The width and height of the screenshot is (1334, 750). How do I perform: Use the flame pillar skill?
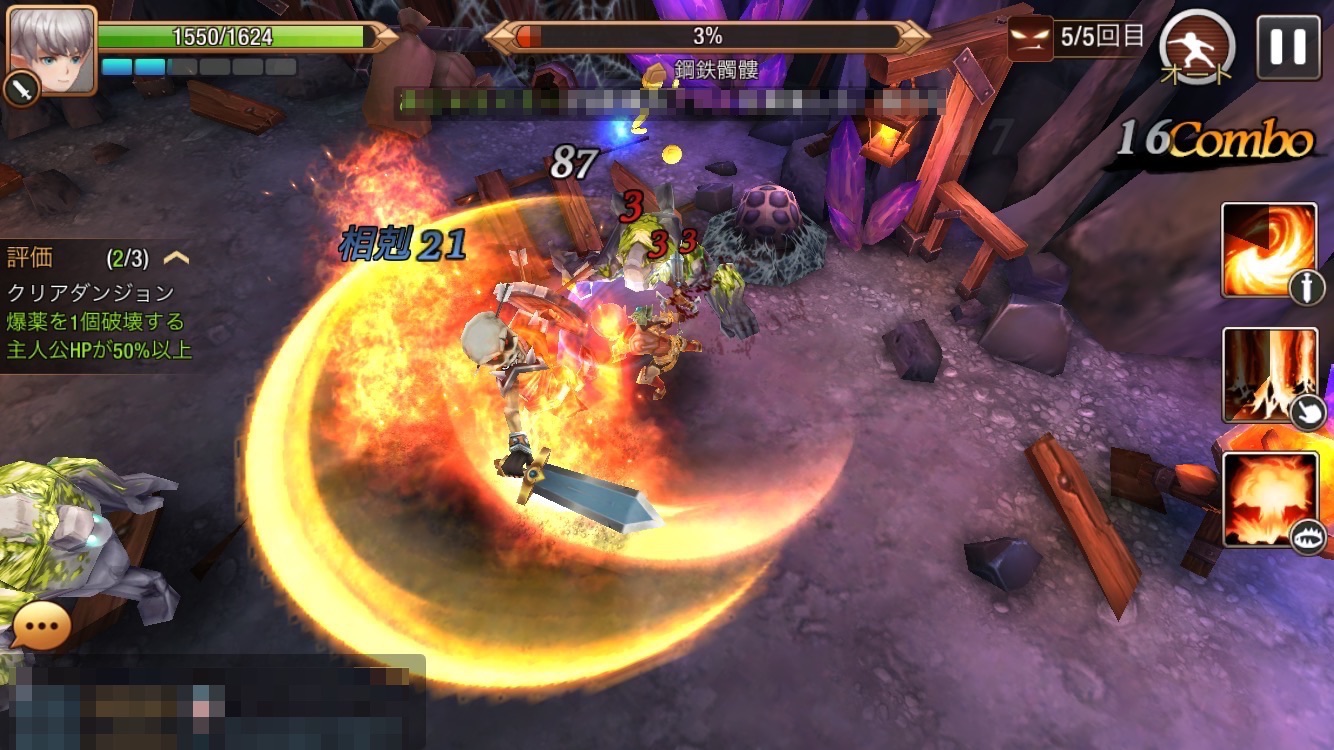(1269, 375)
